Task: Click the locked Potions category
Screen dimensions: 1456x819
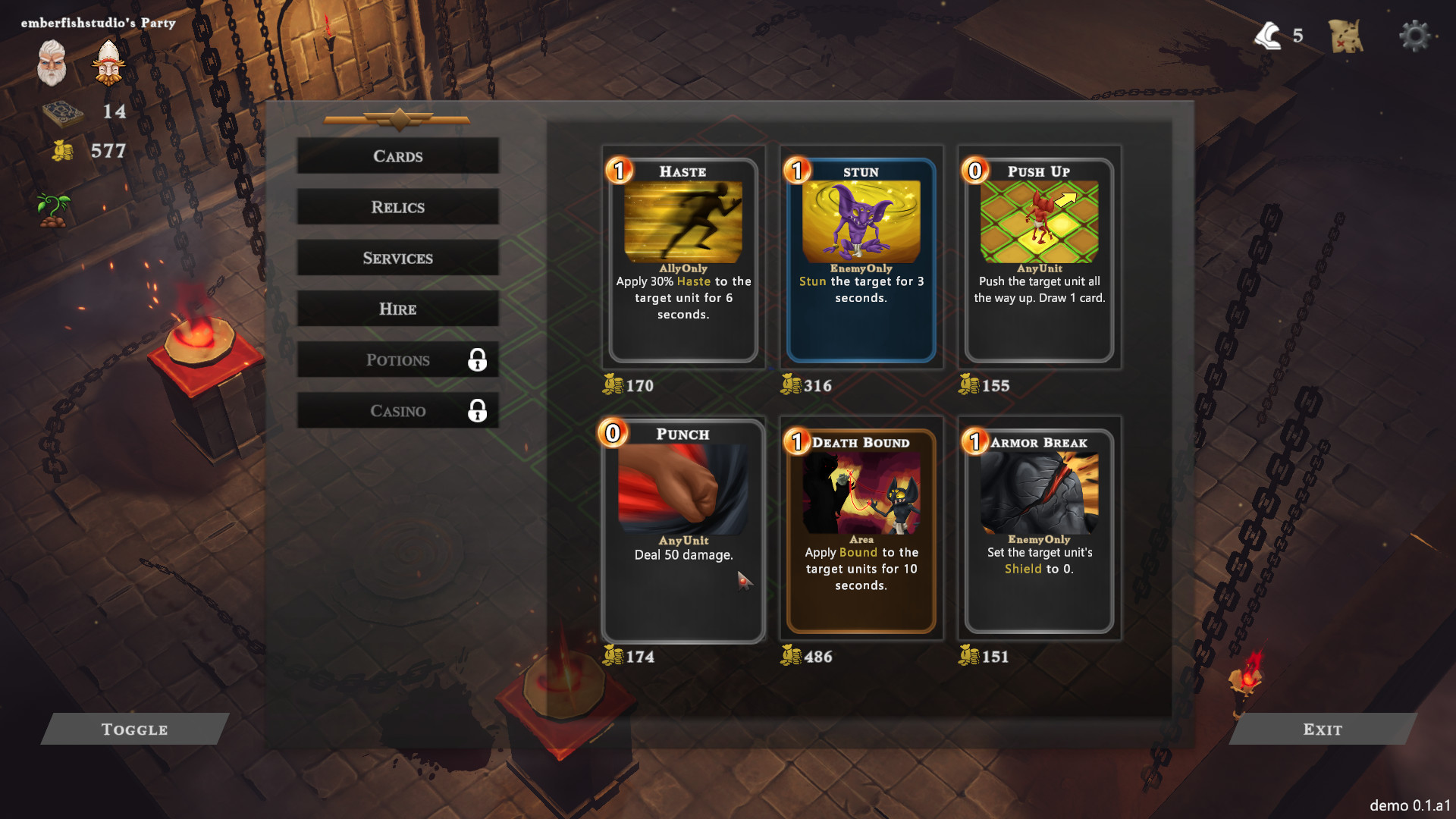Action: tap(397, 359)
